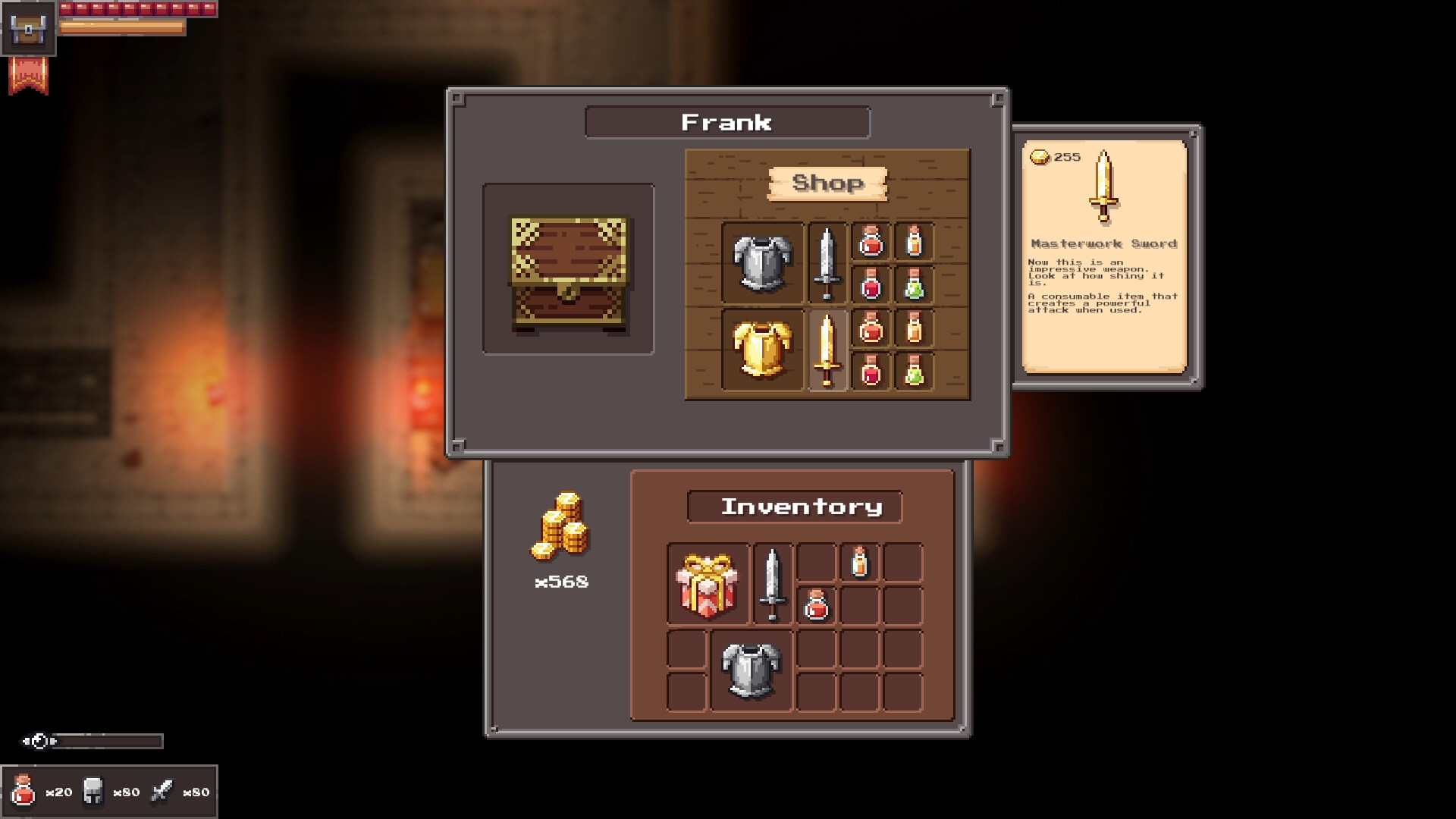Click the Frank nameplate at the top
The width and height of the screenshot is (1456, 819).
click(x=728, y=121)
